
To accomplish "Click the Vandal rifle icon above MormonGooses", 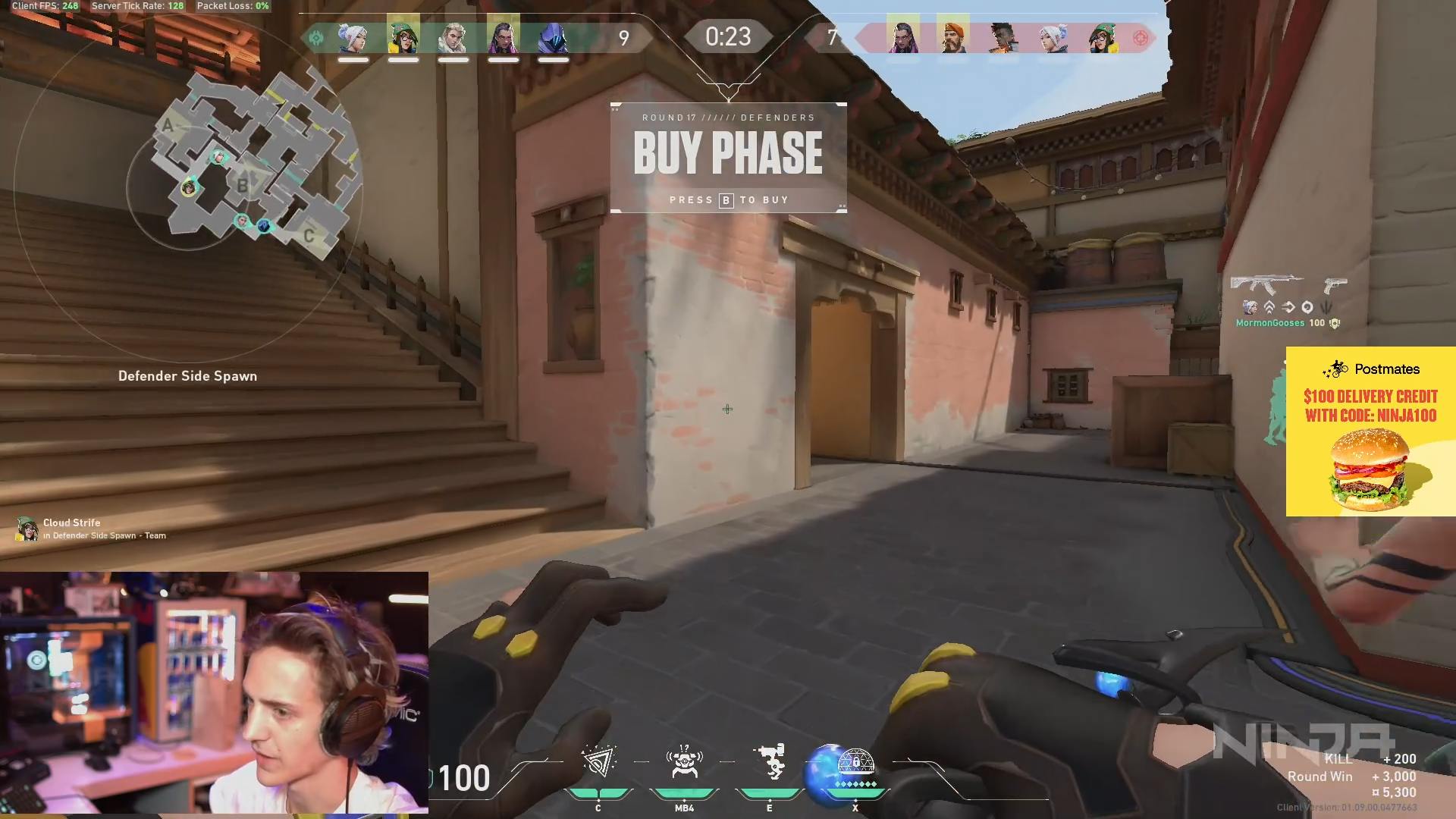I will [x=1266, y=284].
